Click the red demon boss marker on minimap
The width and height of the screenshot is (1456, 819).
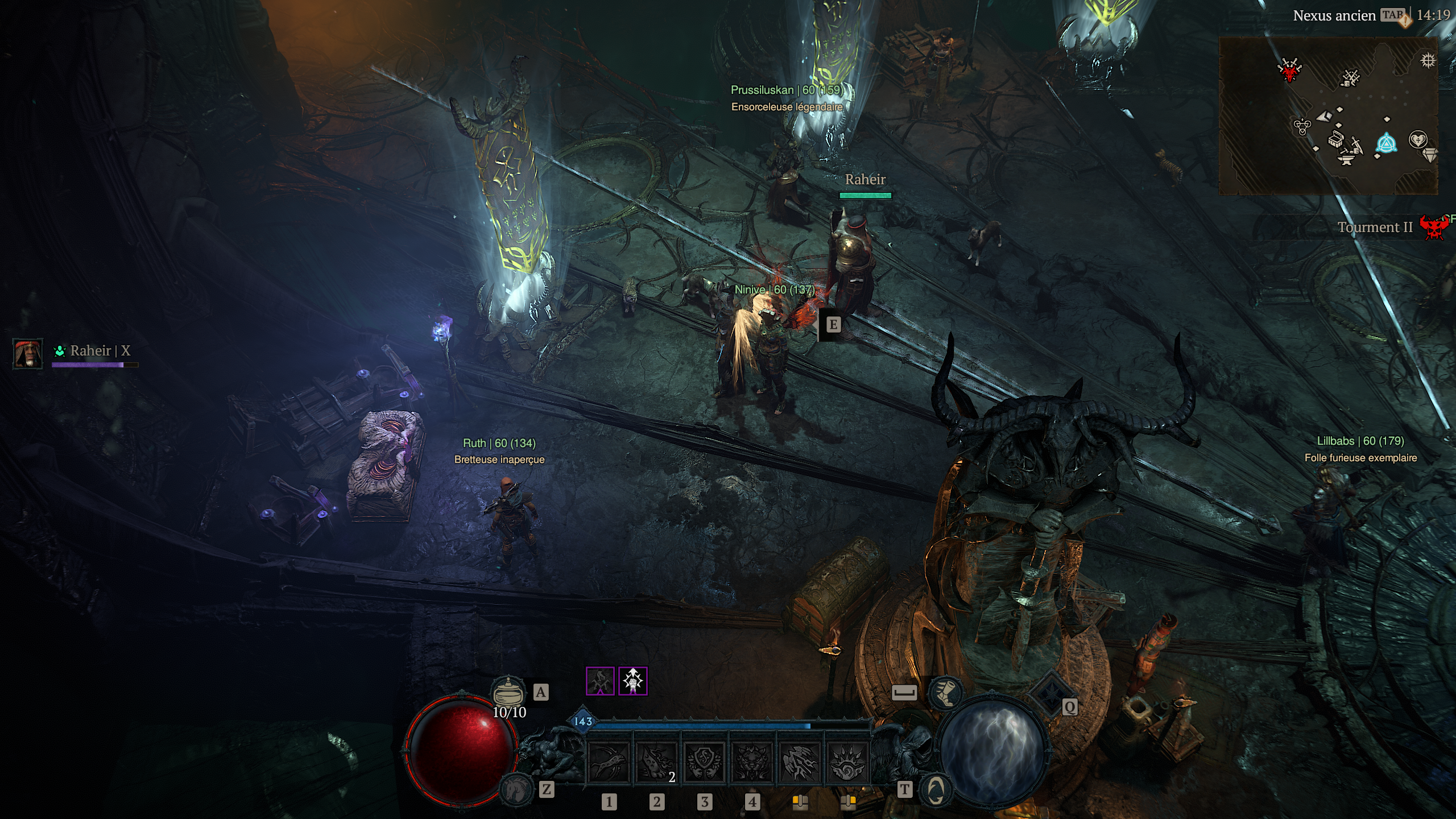click(x=1289, y=71)
